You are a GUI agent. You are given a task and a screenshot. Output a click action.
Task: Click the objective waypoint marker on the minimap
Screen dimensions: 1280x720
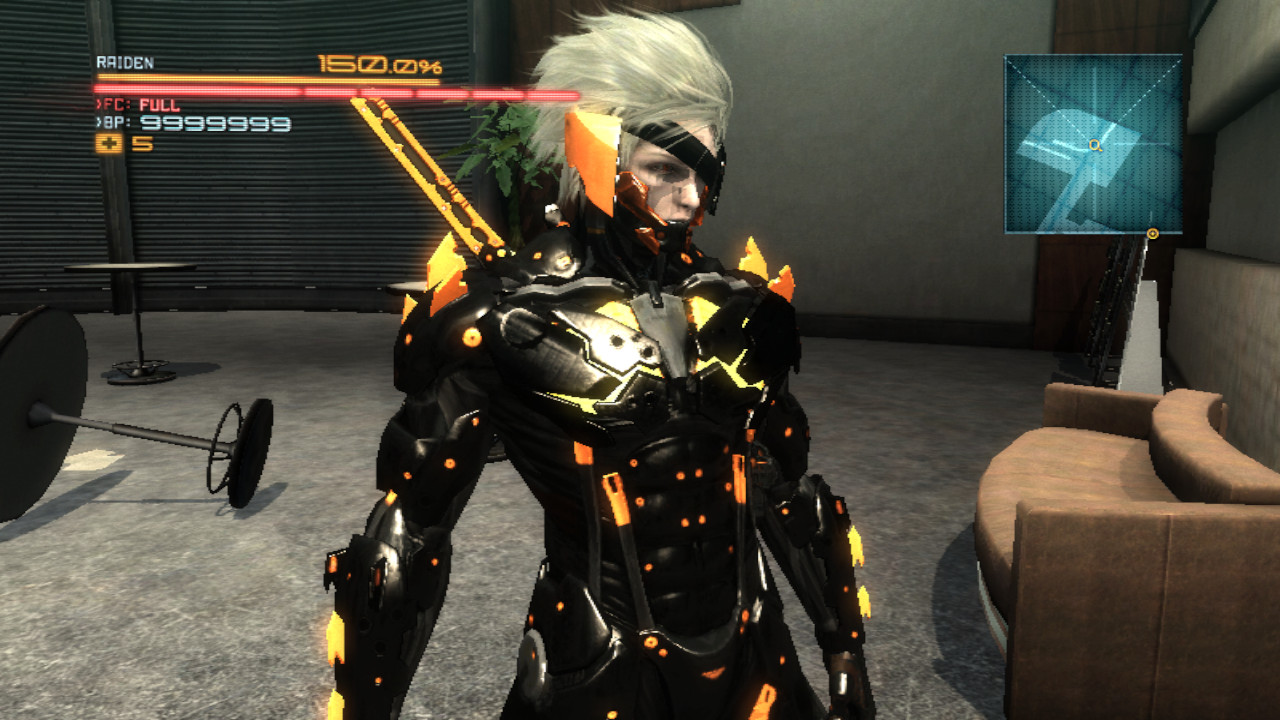coord(1152,232)
